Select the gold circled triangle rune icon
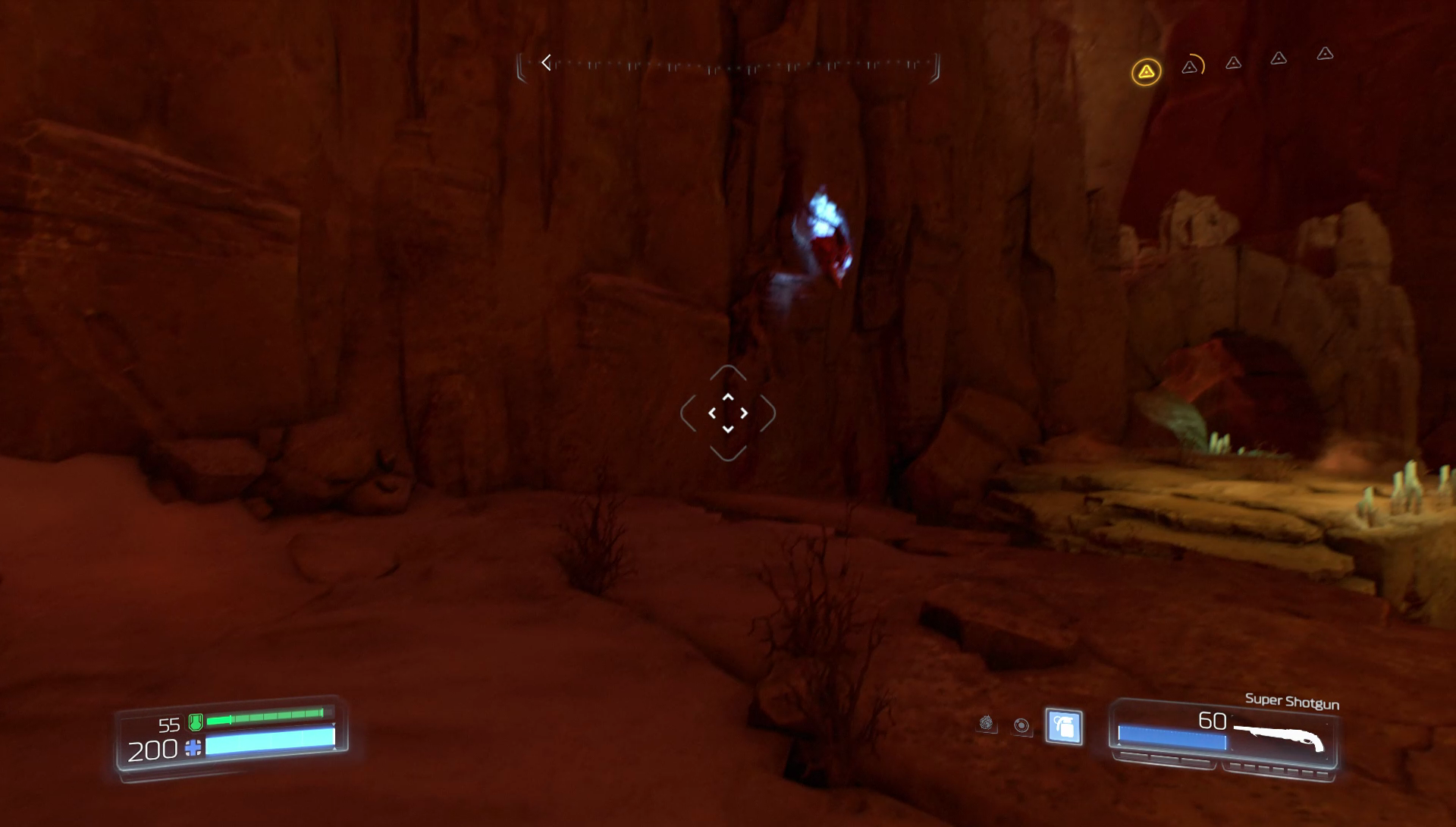The height and width of the screenshot is (827, 1456). 1146,72
